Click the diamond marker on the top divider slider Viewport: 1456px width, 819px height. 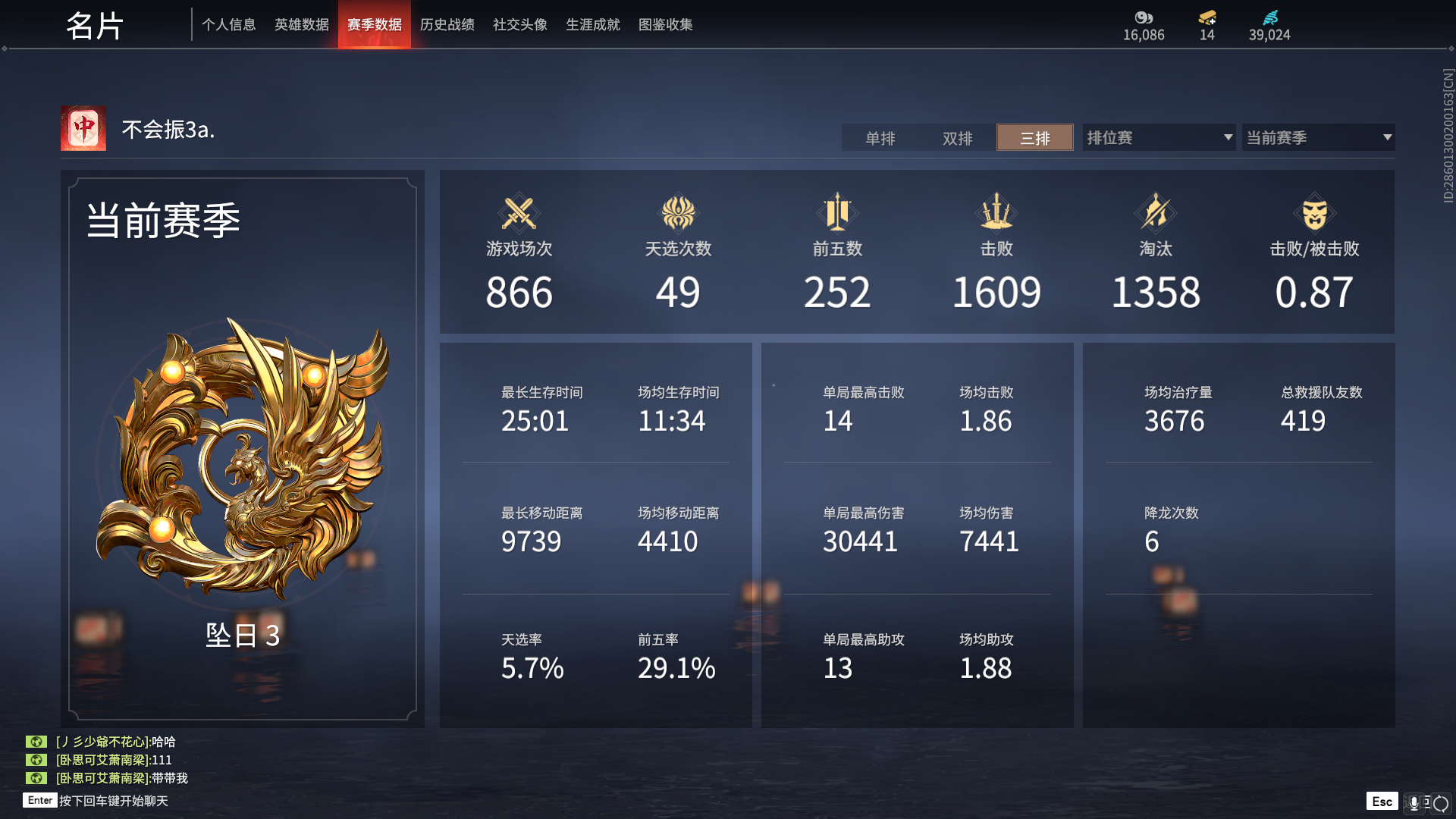pos(5,48)
